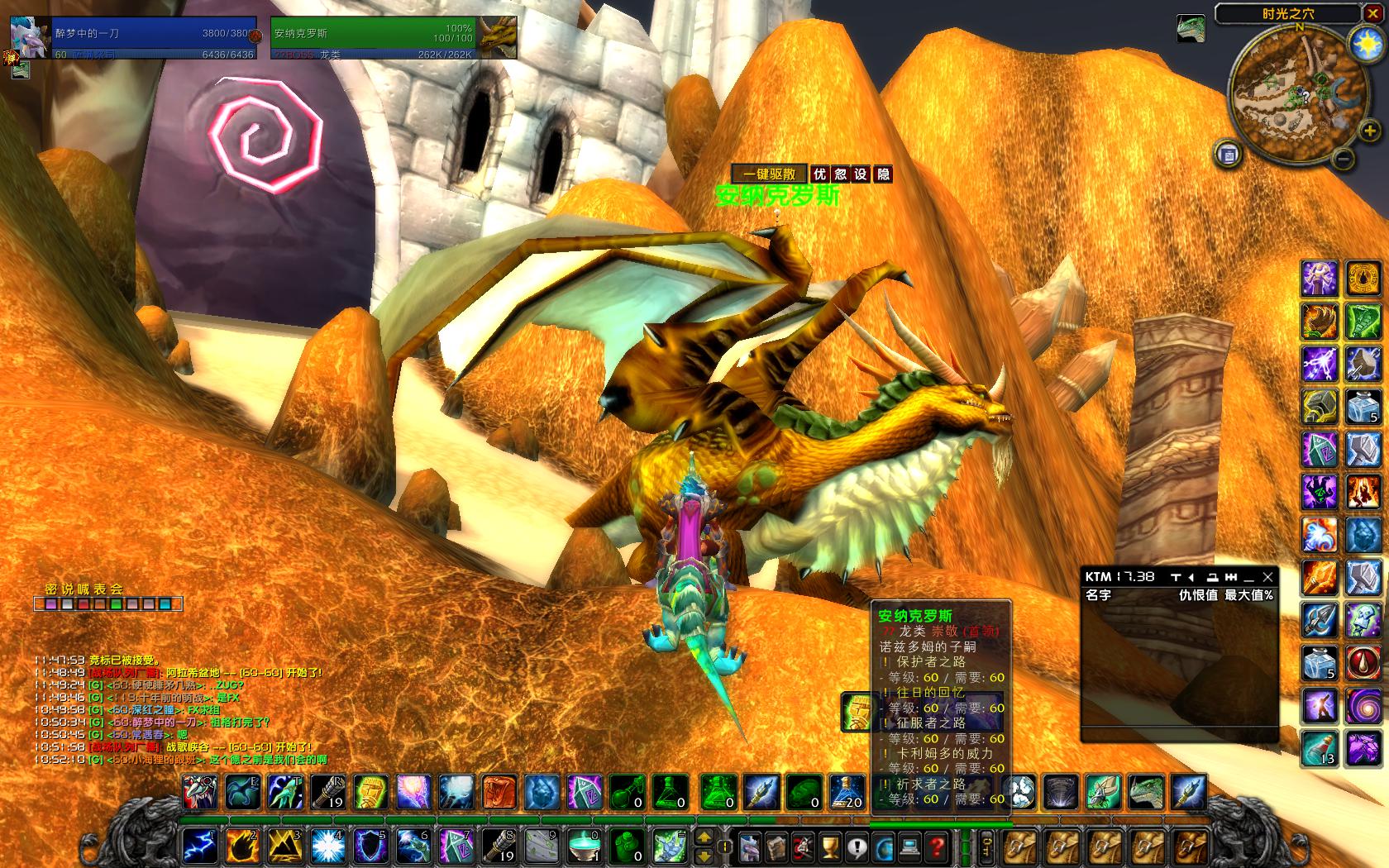
Task: Close the KTM threat meter window
Action: pos(1267,576)
